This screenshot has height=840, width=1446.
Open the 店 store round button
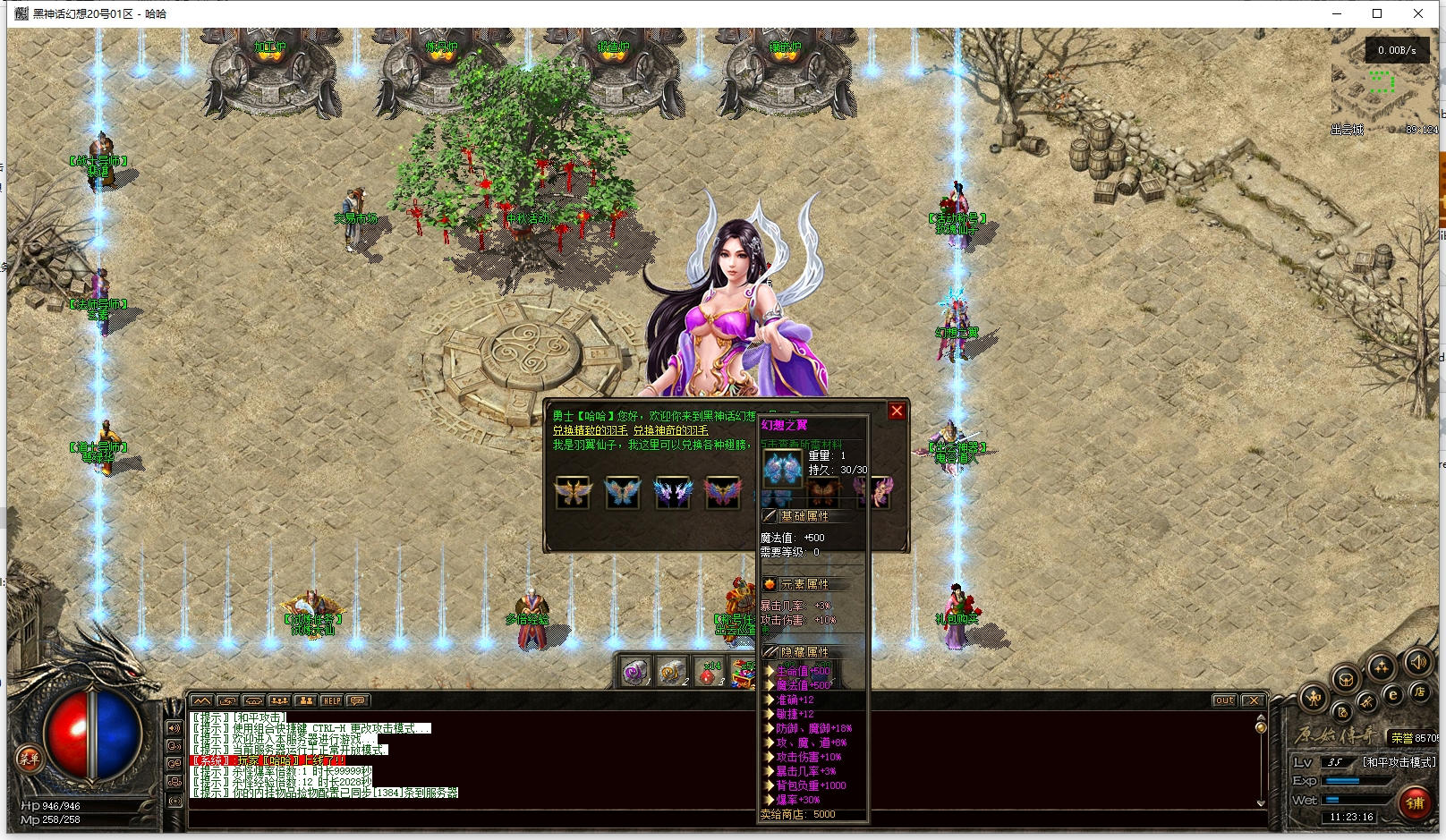click(1419, 692)
